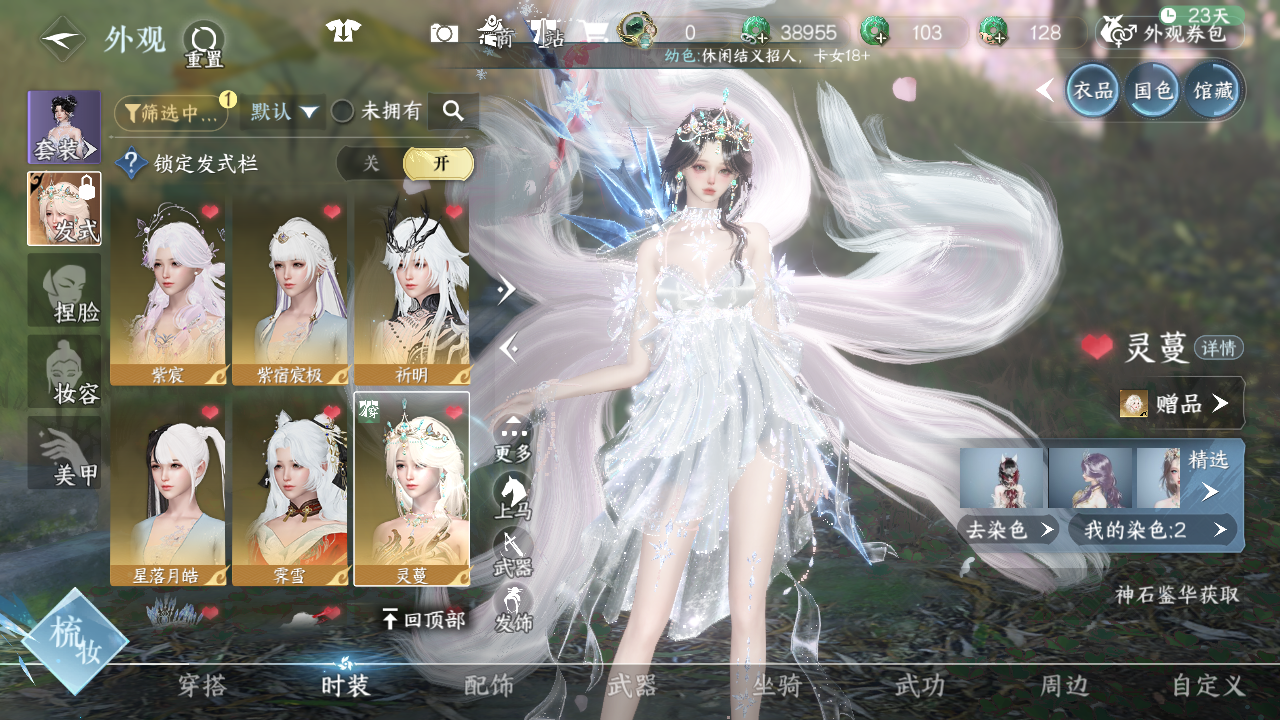The height and width of the screenshot is (720, 1280).
Task: Pick the 霁雪 hairstyle card
Action: [x=290, y=489]
